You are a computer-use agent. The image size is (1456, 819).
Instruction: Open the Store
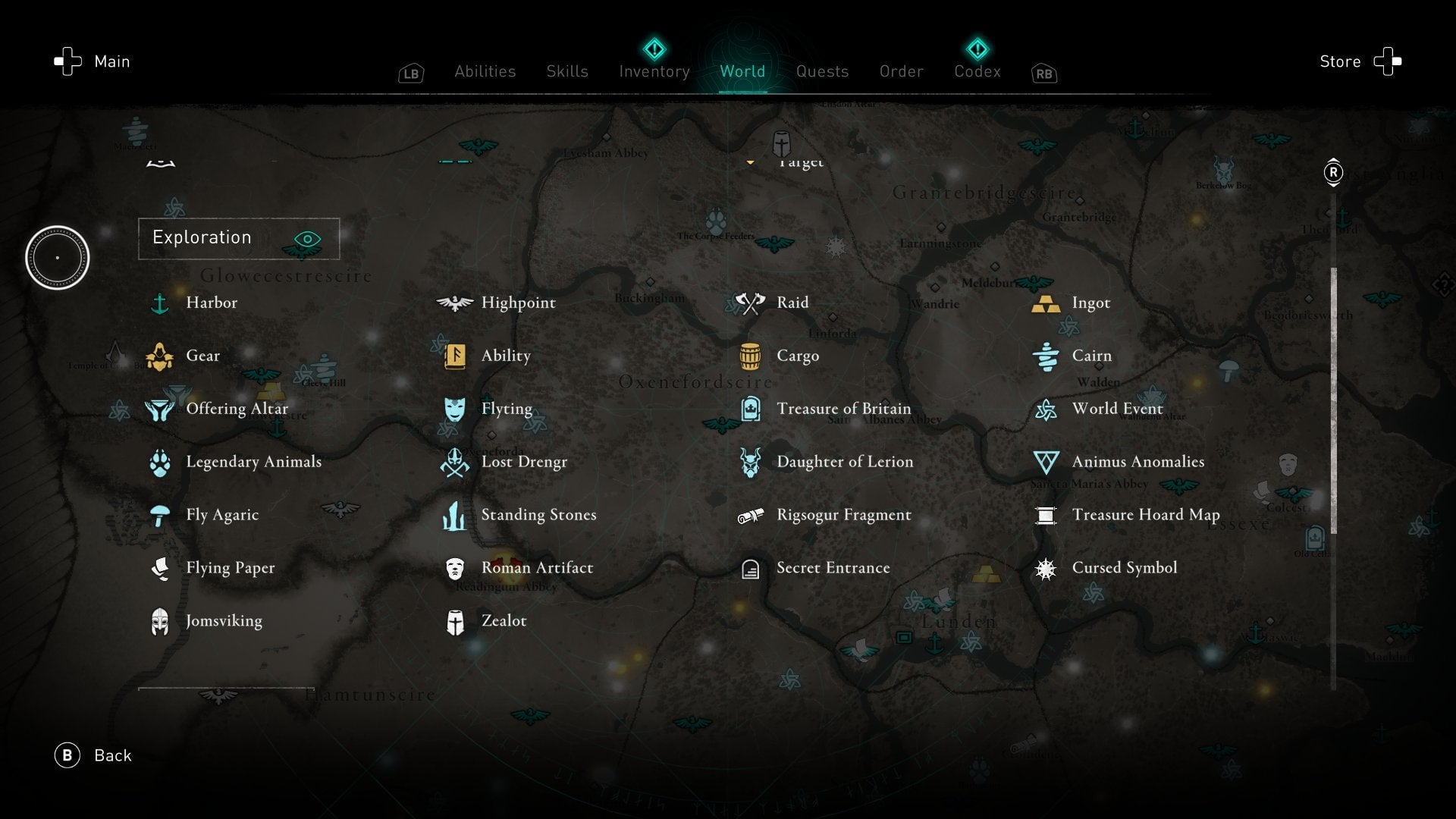[1340, 61]
